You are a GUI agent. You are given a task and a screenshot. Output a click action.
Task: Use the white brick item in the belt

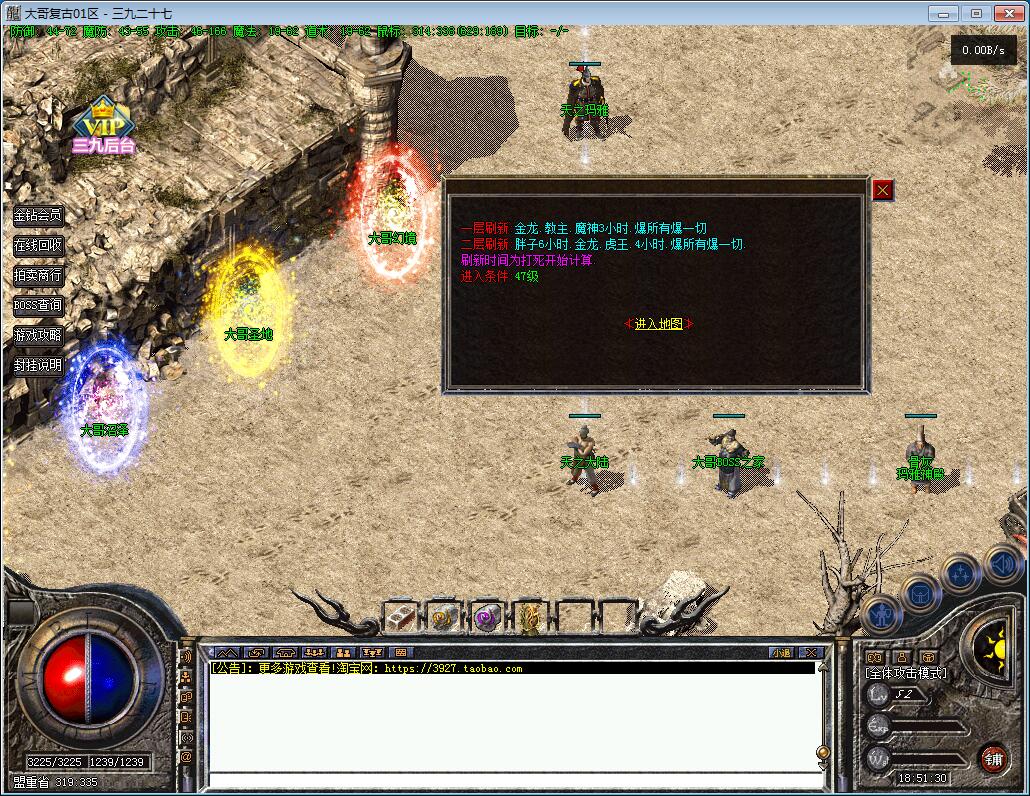coord(401,617)
